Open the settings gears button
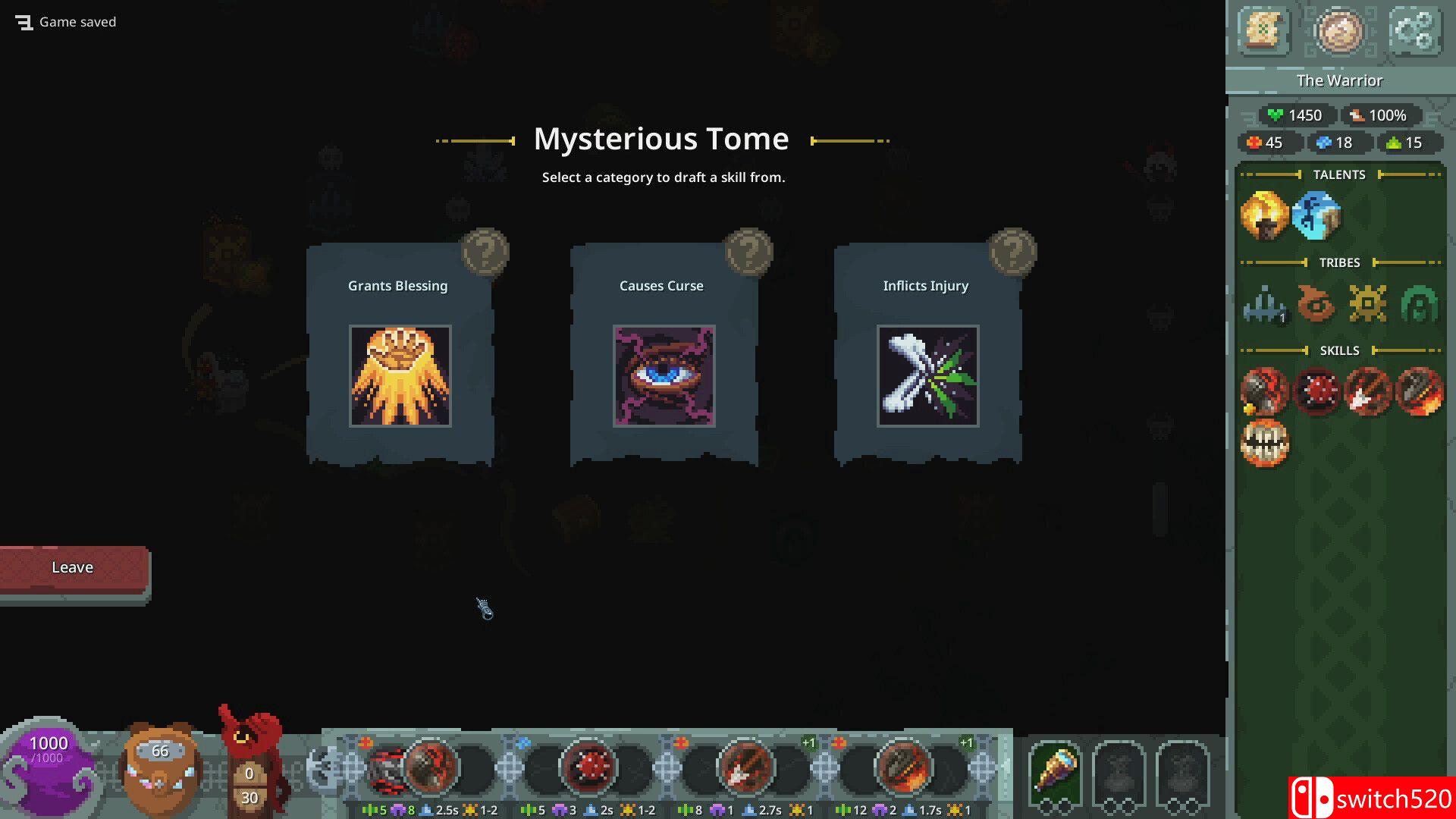The width and height of the screenshot is (1456, 819). pyautogui.click(x=1414, y=31)
